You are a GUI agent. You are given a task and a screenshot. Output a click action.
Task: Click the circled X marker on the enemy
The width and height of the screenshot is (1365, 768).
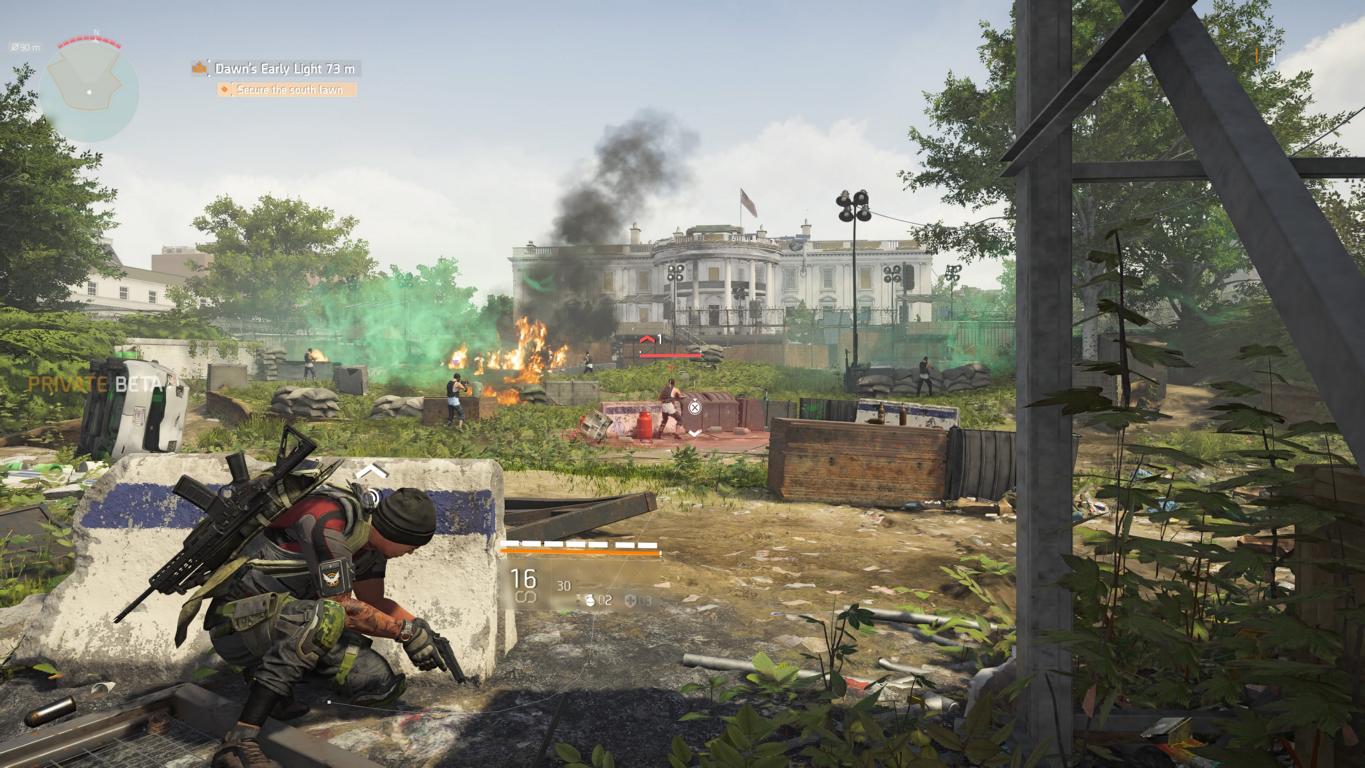pos(695,406)
